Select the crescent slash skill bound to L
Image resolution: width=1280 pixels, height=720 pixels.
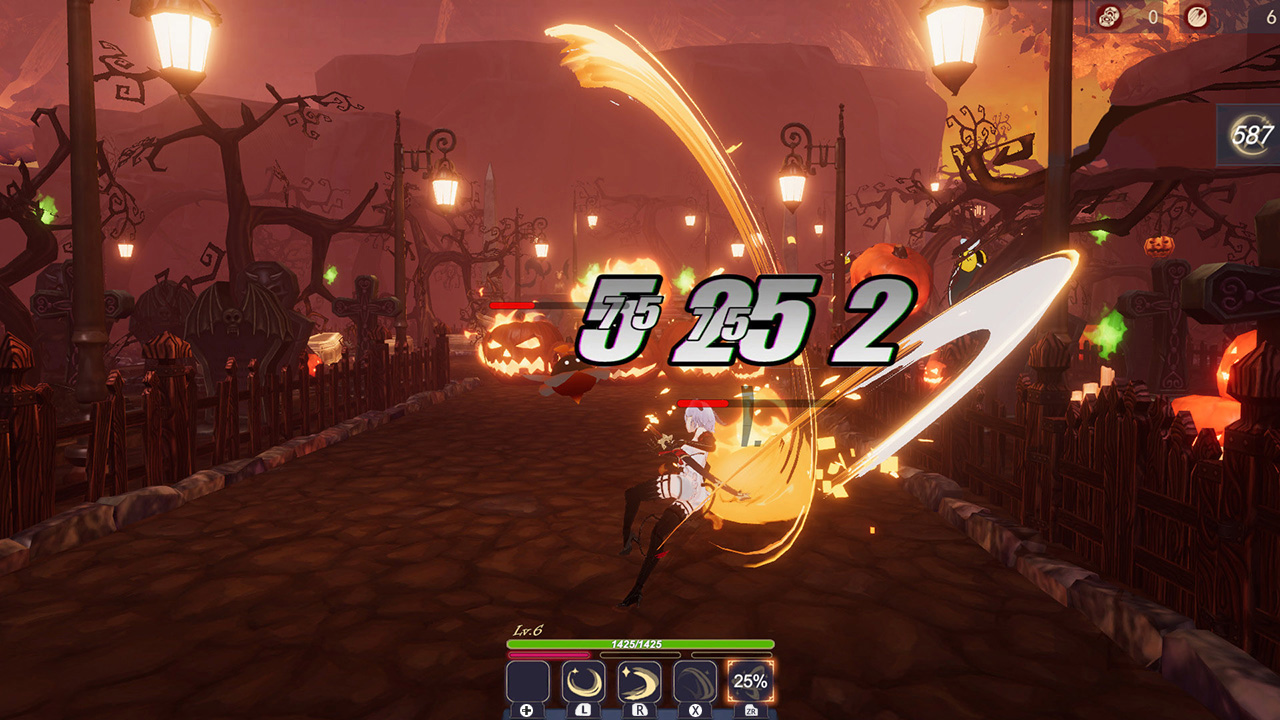pyautogui.click(x=583, y=682)
